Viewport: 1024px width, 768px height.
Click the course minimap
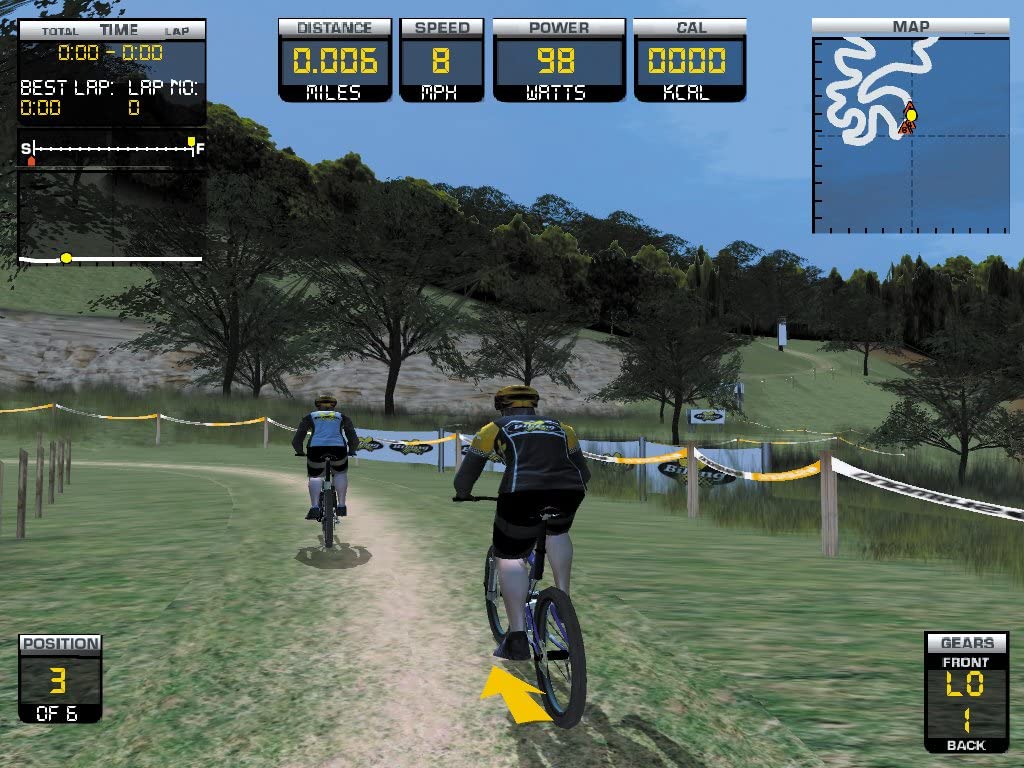click(x=911, y=135)
